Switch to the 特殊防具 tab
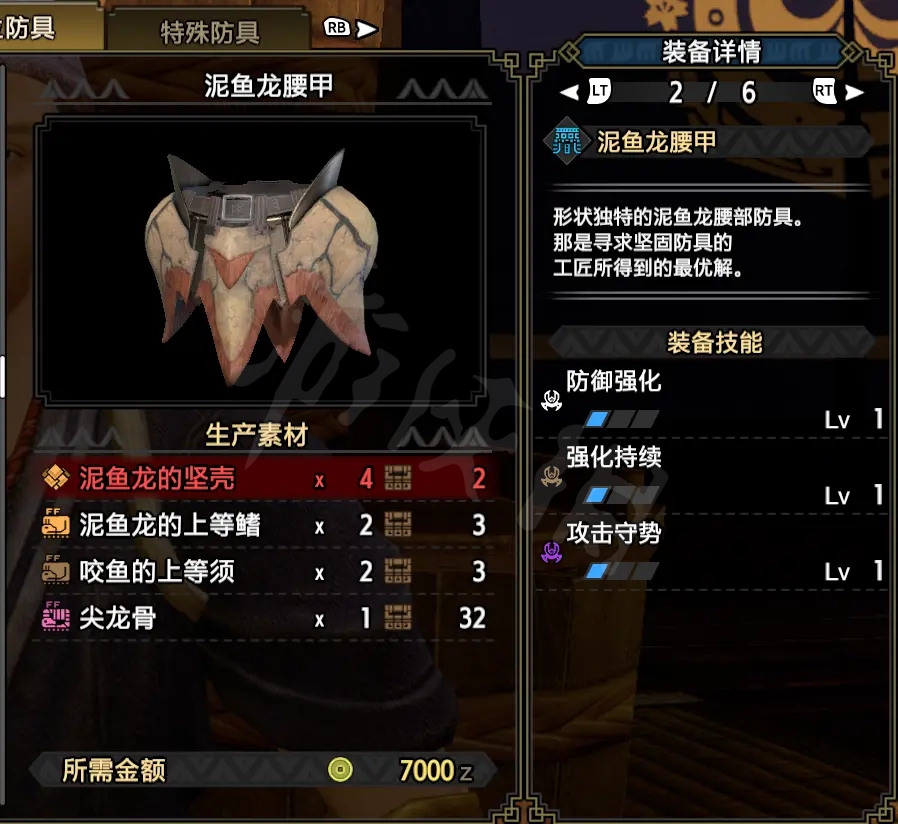The height and width of the screenshot is (824, 898). tap(210, 31)
